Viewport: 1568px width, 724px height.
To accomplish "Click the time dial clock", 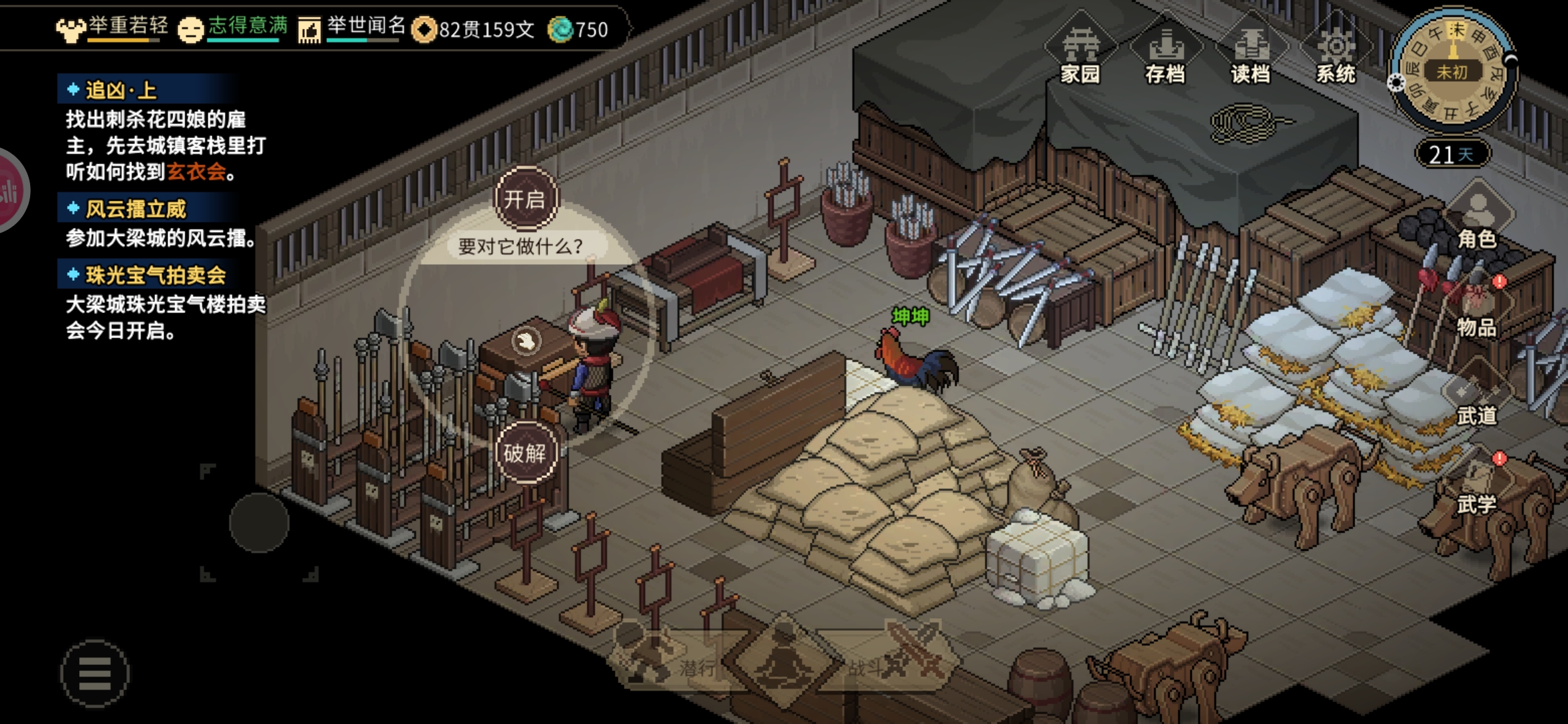I will 1451,71.
